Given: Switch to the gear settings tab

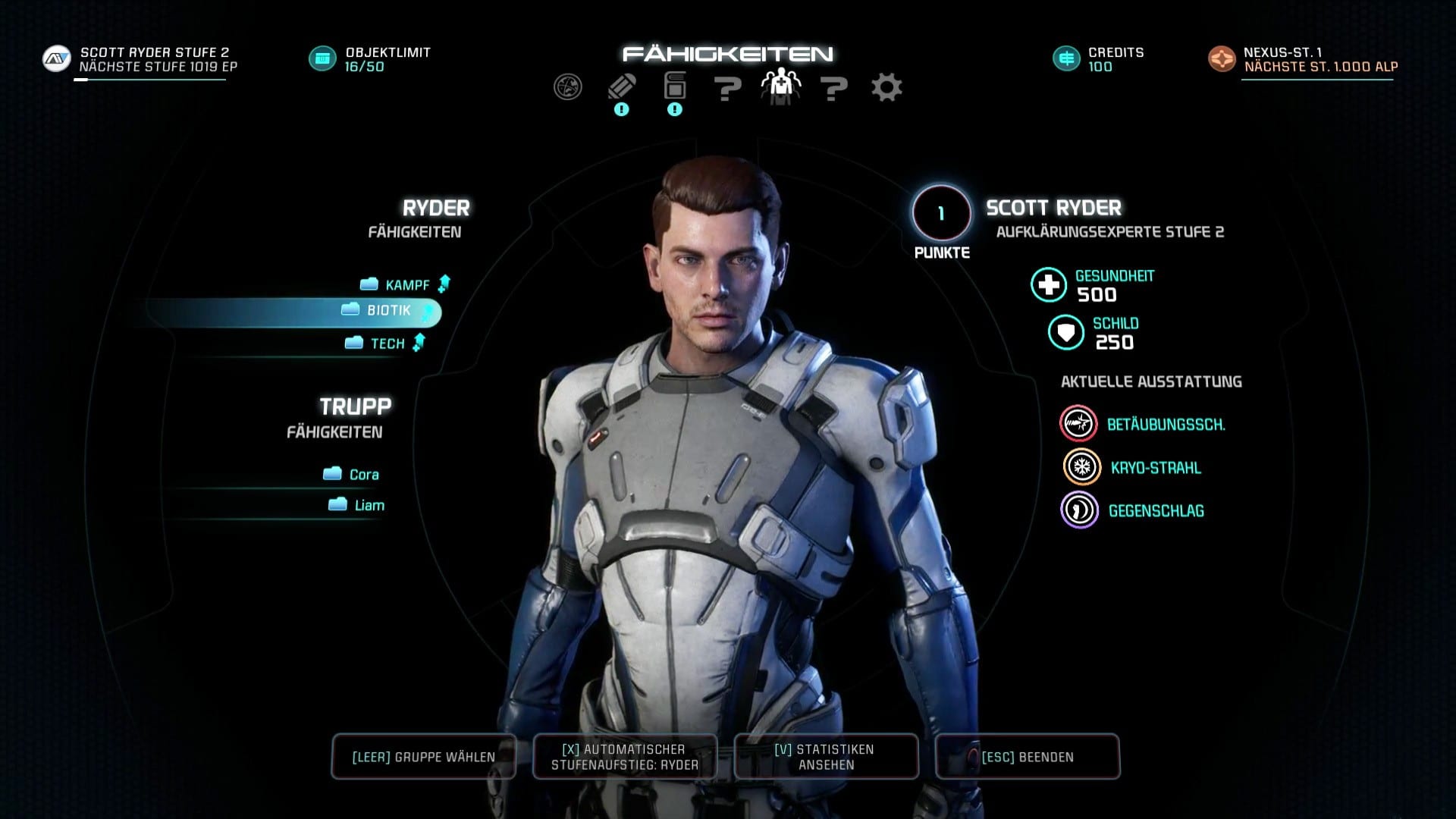Looking at the screenshot, I should tap(886, 88).
